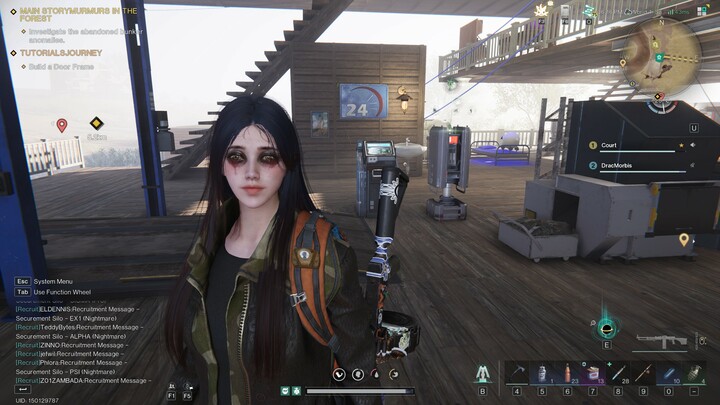Viewport: 720px width, 405px height.
Task: Open ELDENNIS recruitment message in chat
Action: (78, 310)
